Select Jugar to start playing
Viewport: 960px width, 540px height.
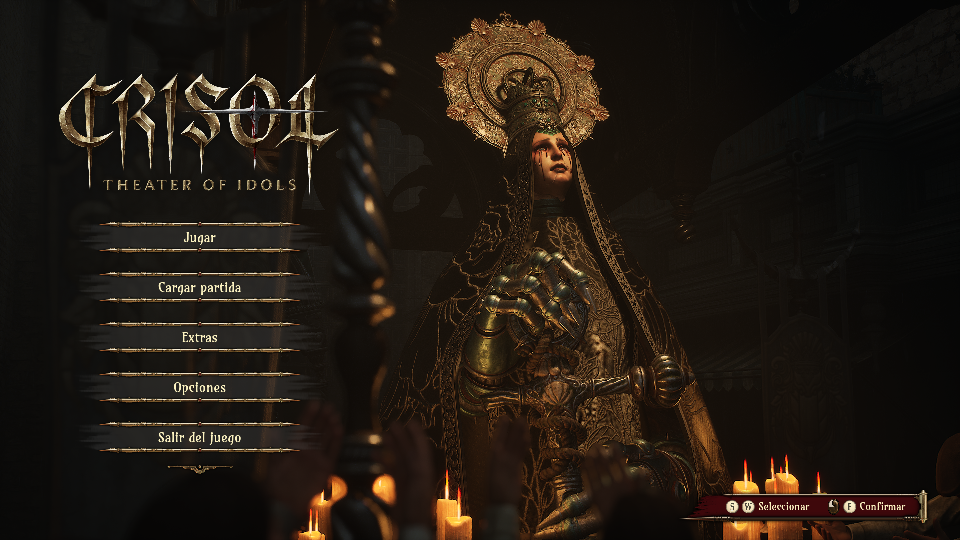[200, 238]
